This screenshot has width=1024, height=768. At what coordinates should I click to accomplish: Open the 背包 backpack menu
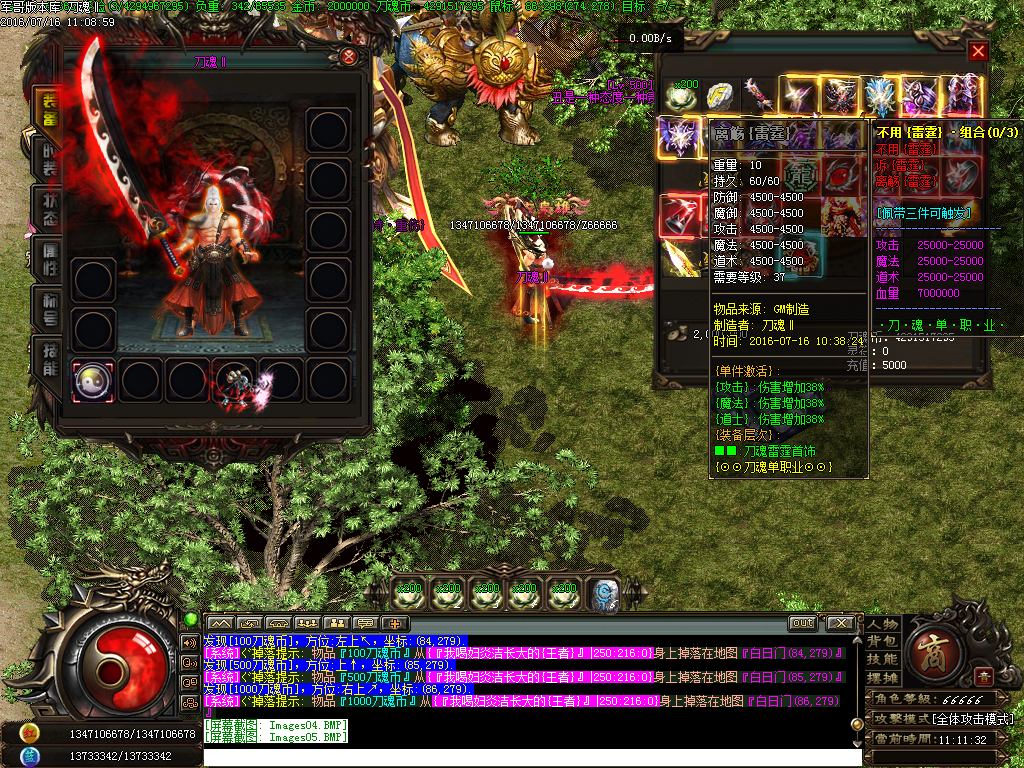click(882, 641)
